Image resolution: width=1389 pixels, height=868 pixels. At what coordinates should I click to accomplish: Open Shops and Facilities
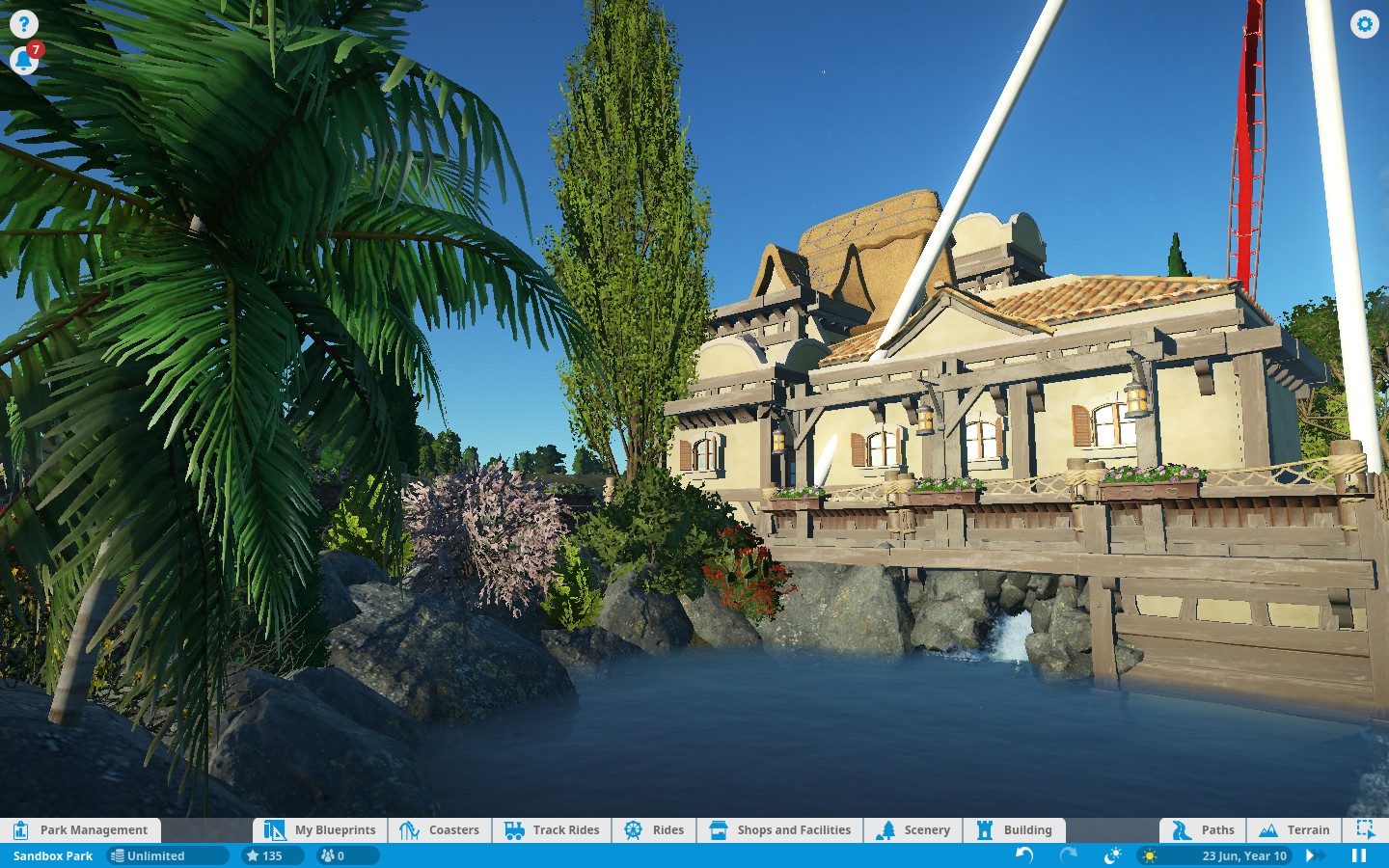780,829
